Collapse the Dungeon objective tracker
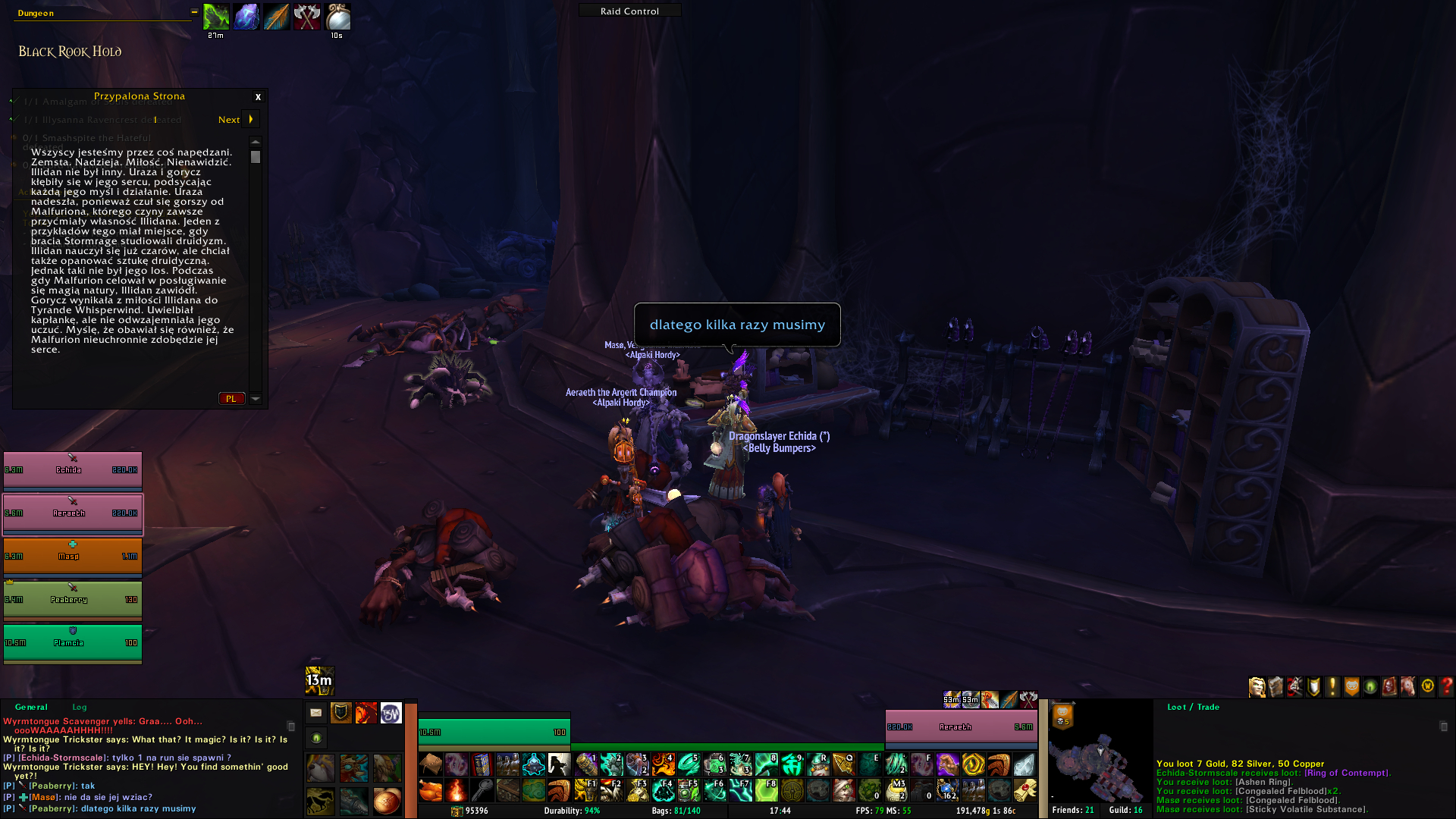 (194, 12)
